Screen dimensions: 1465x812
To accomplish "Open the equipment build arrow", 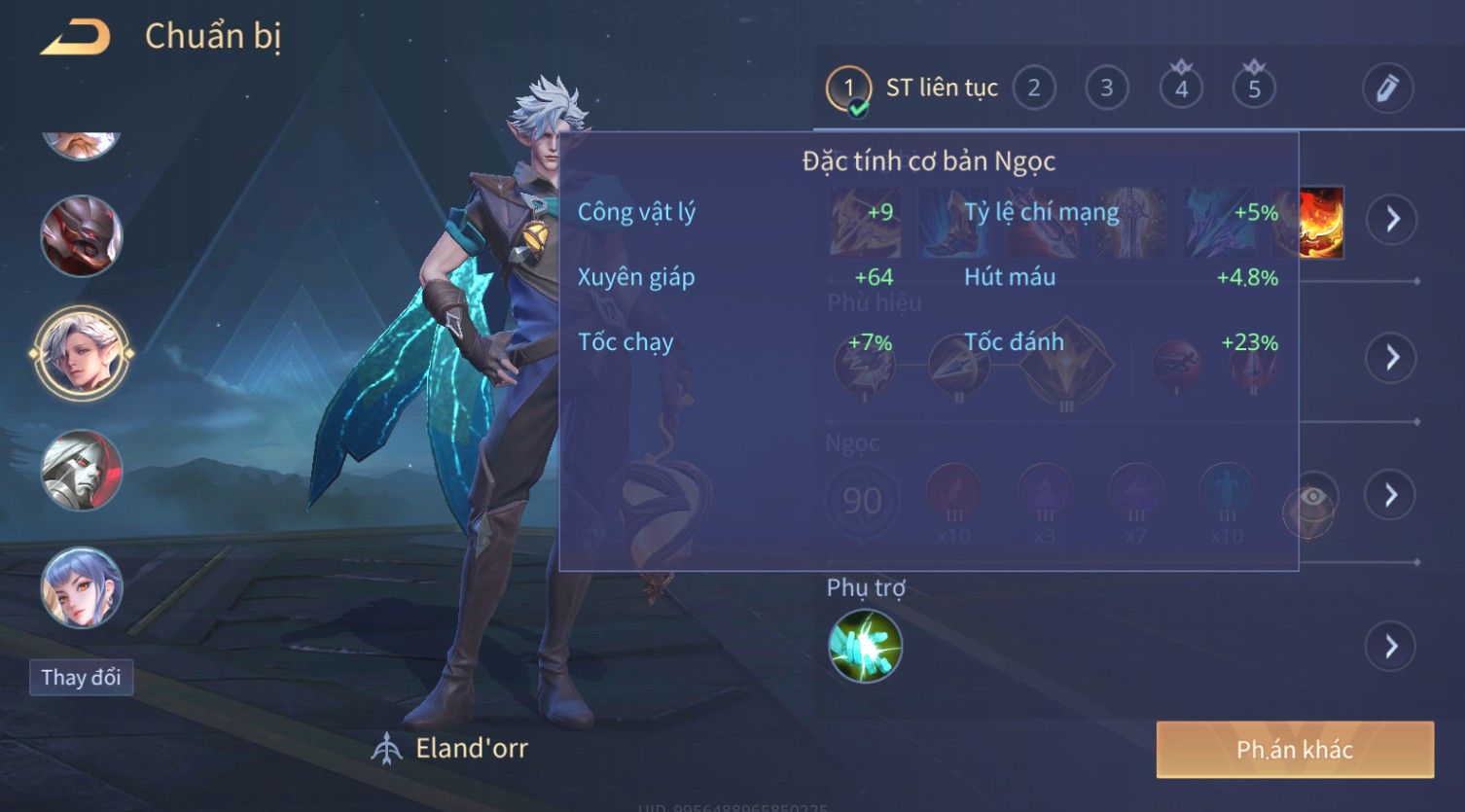I will click(1392, 219).
